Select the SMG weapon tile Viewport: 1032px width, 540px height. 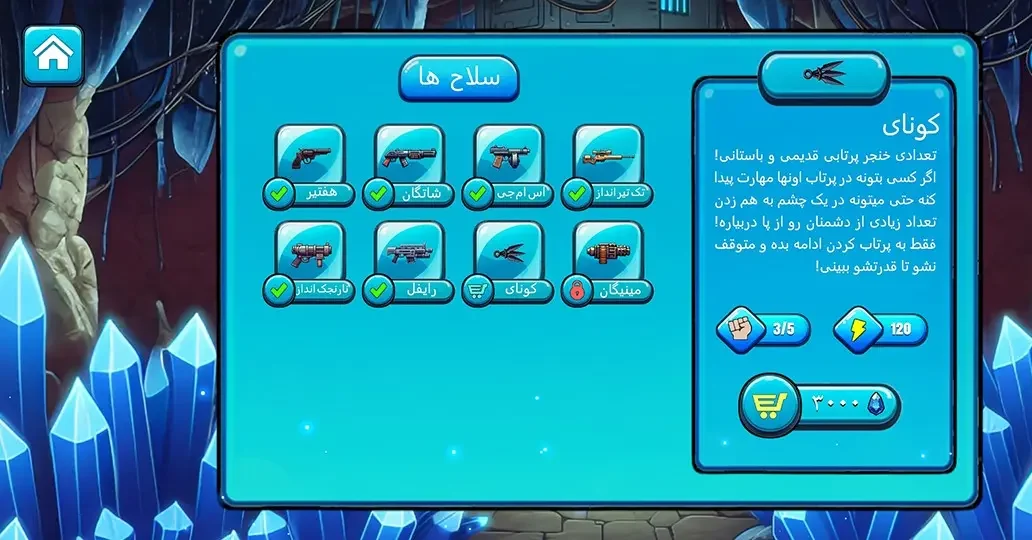509,159
